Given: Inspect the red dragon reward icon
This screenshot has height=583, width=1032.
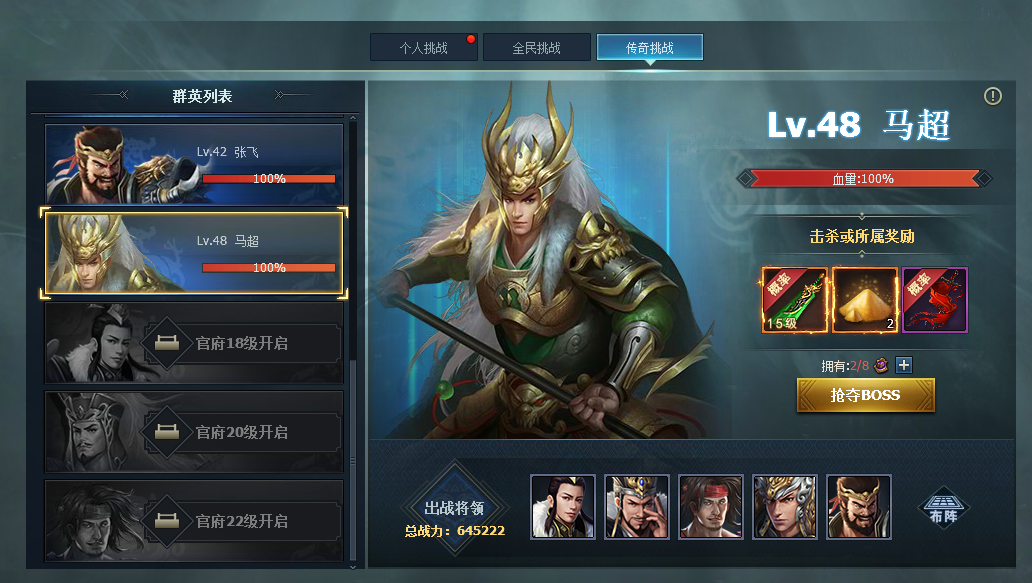Looking at the screenshot, I should pyautogui.click(x=935, y=300).
